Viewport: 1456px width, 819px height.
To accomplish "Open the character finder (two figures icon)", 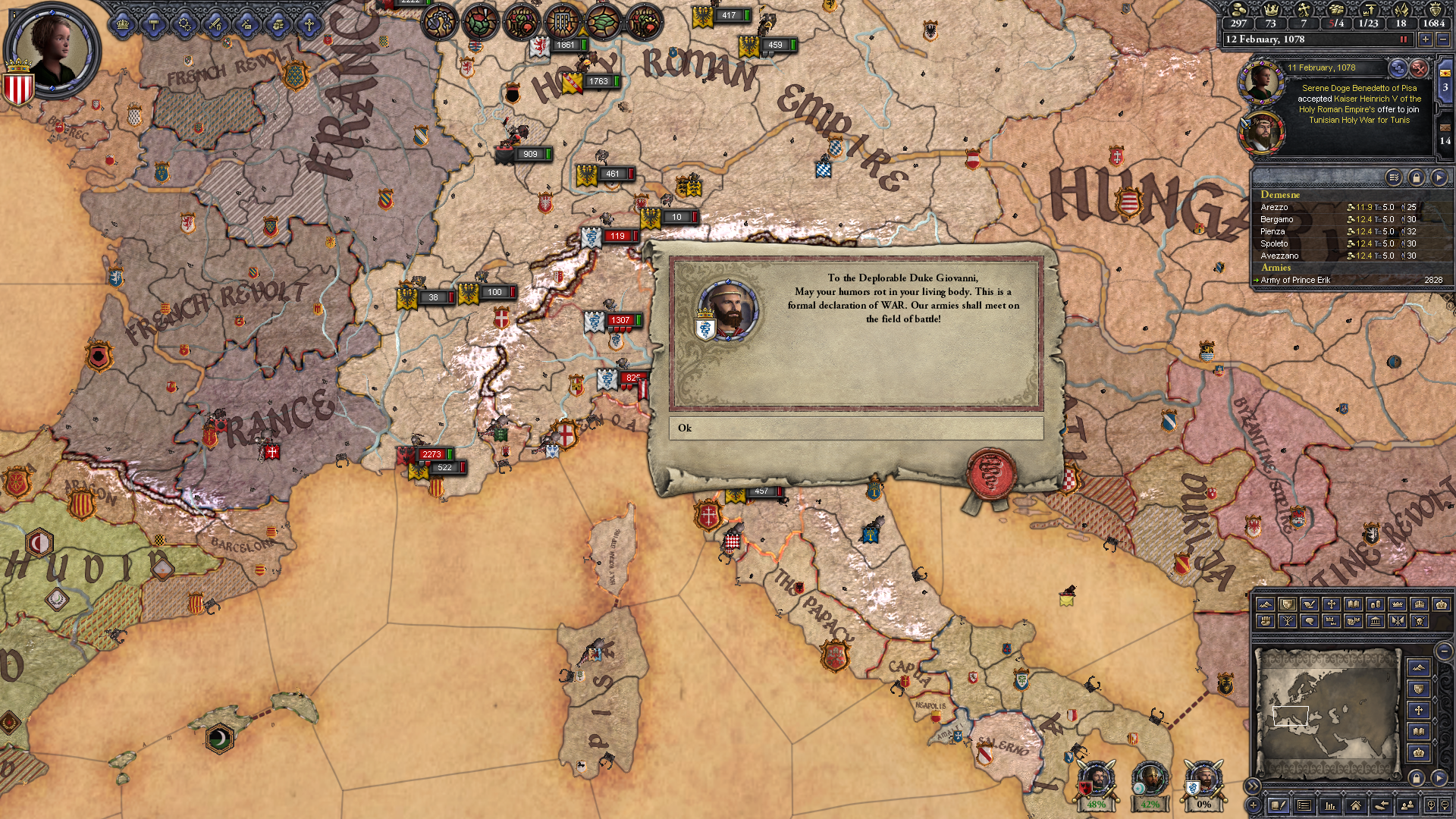I will (1406, 806).
